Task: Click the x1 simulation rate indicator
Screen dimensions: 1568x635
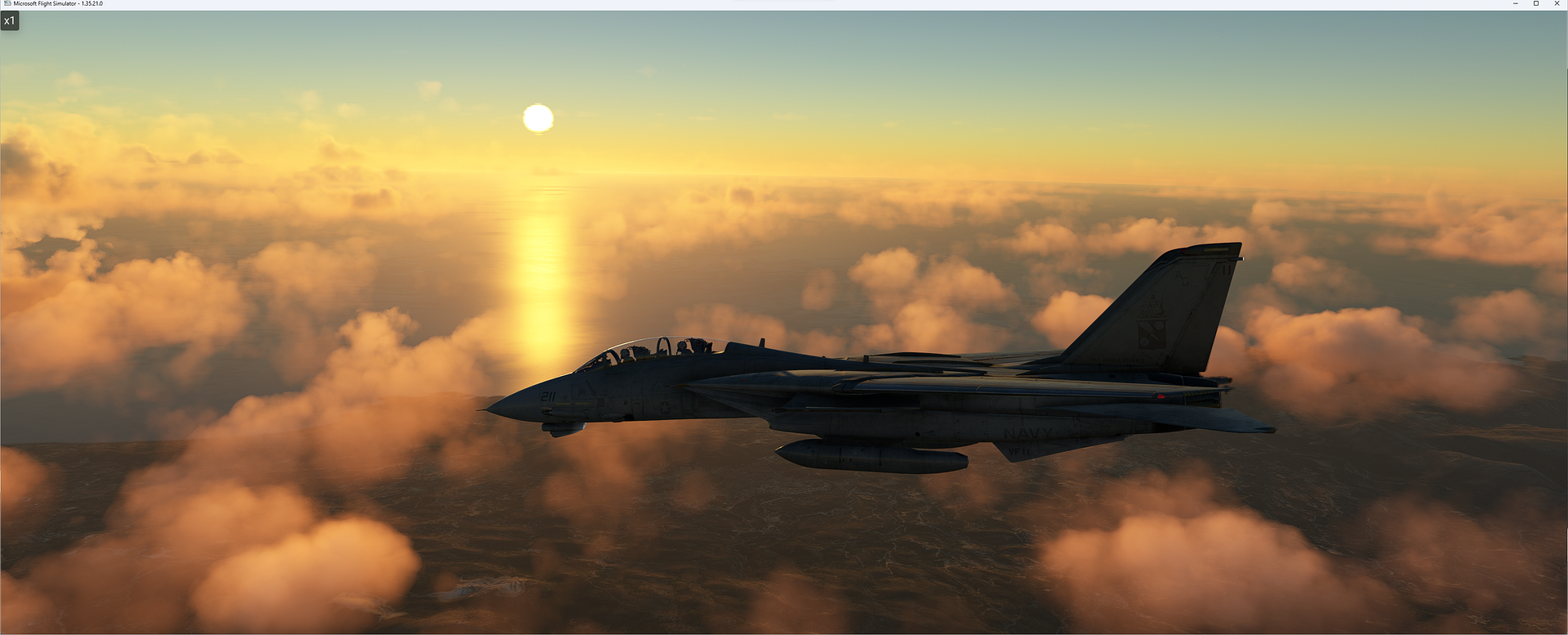Action: pos(11,20)
